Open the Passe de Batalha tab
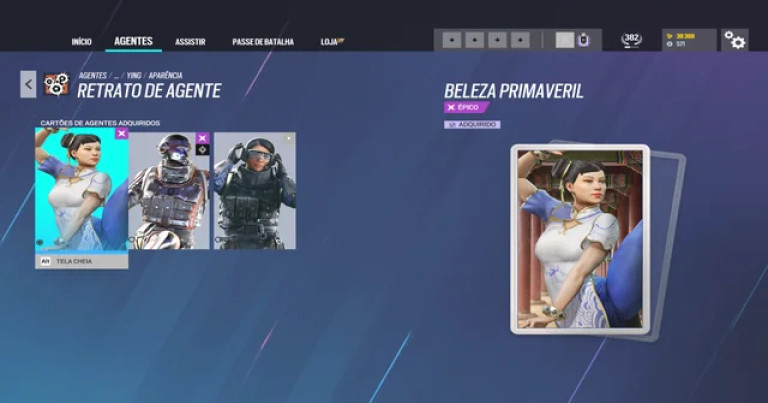This screenshot has height=403, width=768. tap(263, 42)
